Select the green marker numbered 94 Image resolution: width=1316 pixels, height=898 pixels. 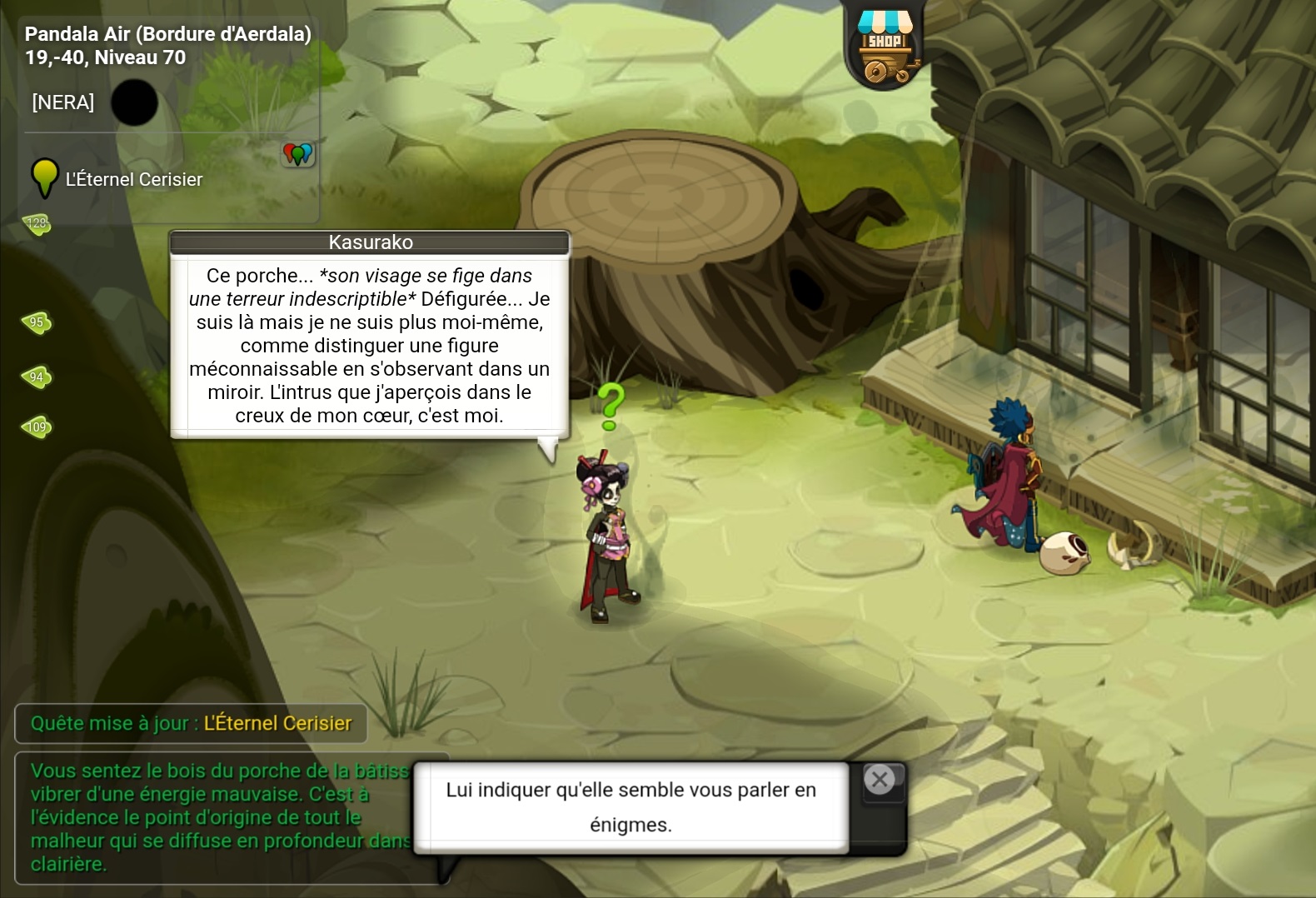37,377
